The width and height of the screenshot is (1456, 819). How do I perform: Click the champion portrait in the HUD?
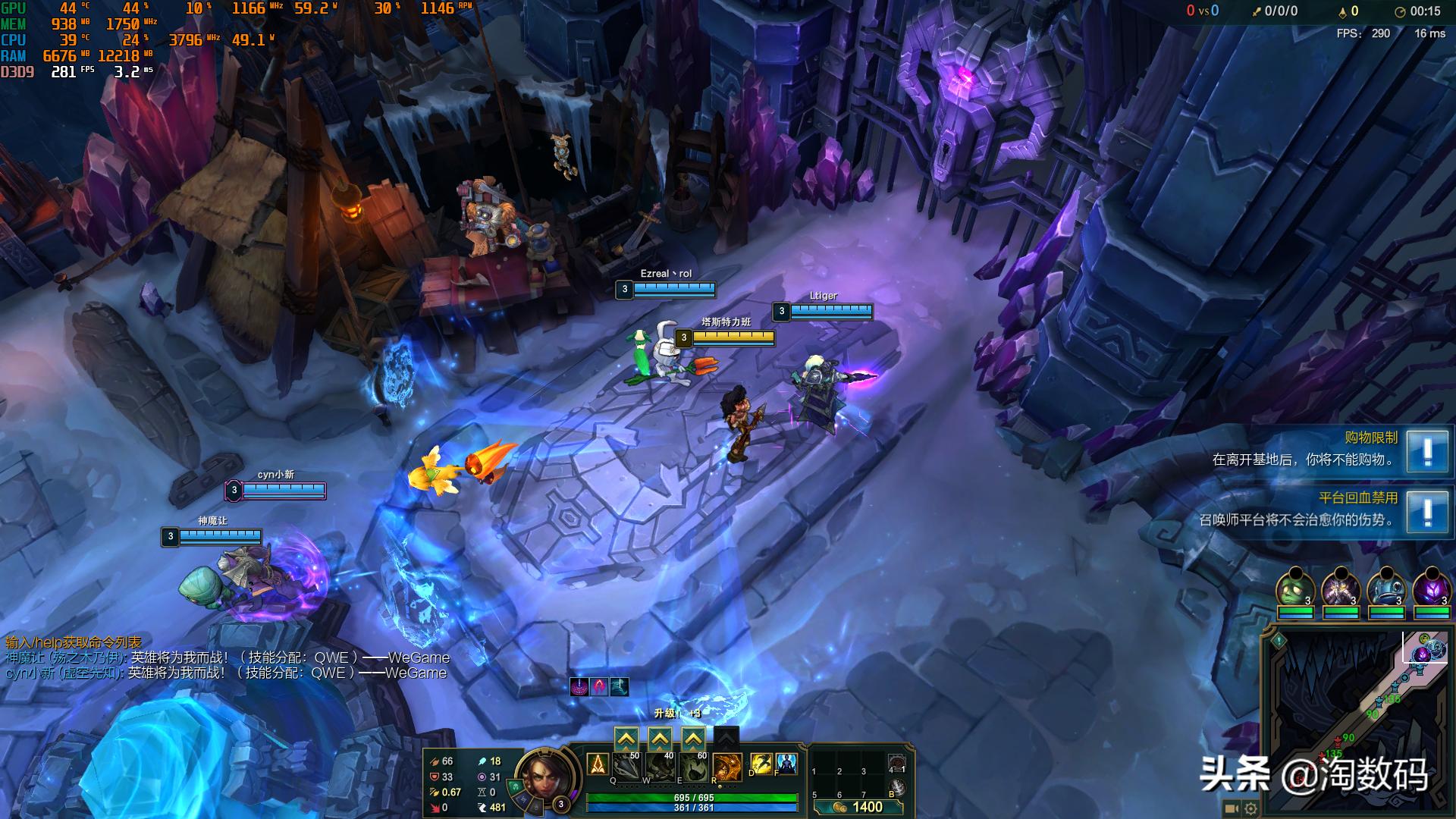pyautogui.click(x=542, y=777)
